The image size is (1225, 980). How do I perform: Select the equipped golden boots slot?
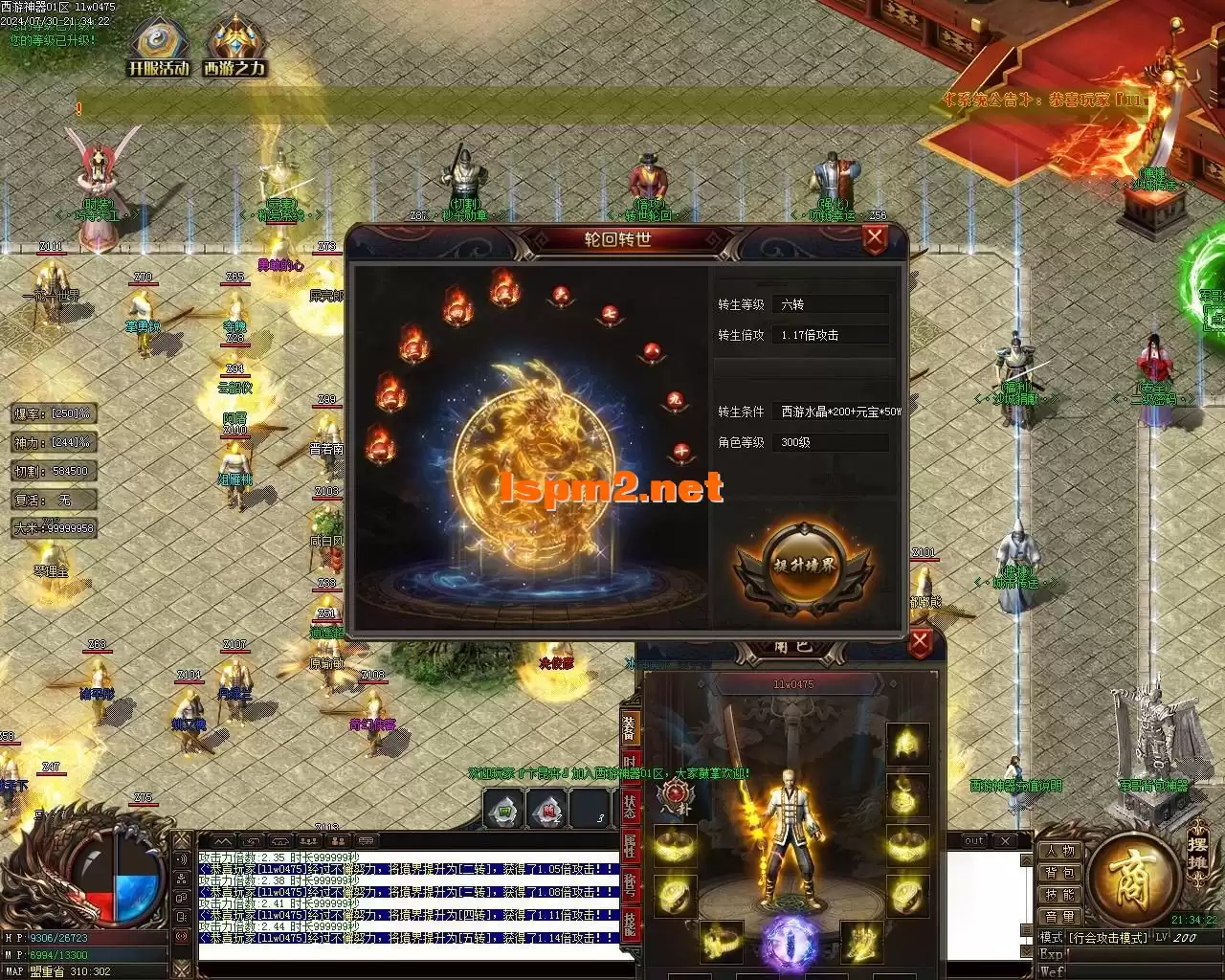pos(861,942)
